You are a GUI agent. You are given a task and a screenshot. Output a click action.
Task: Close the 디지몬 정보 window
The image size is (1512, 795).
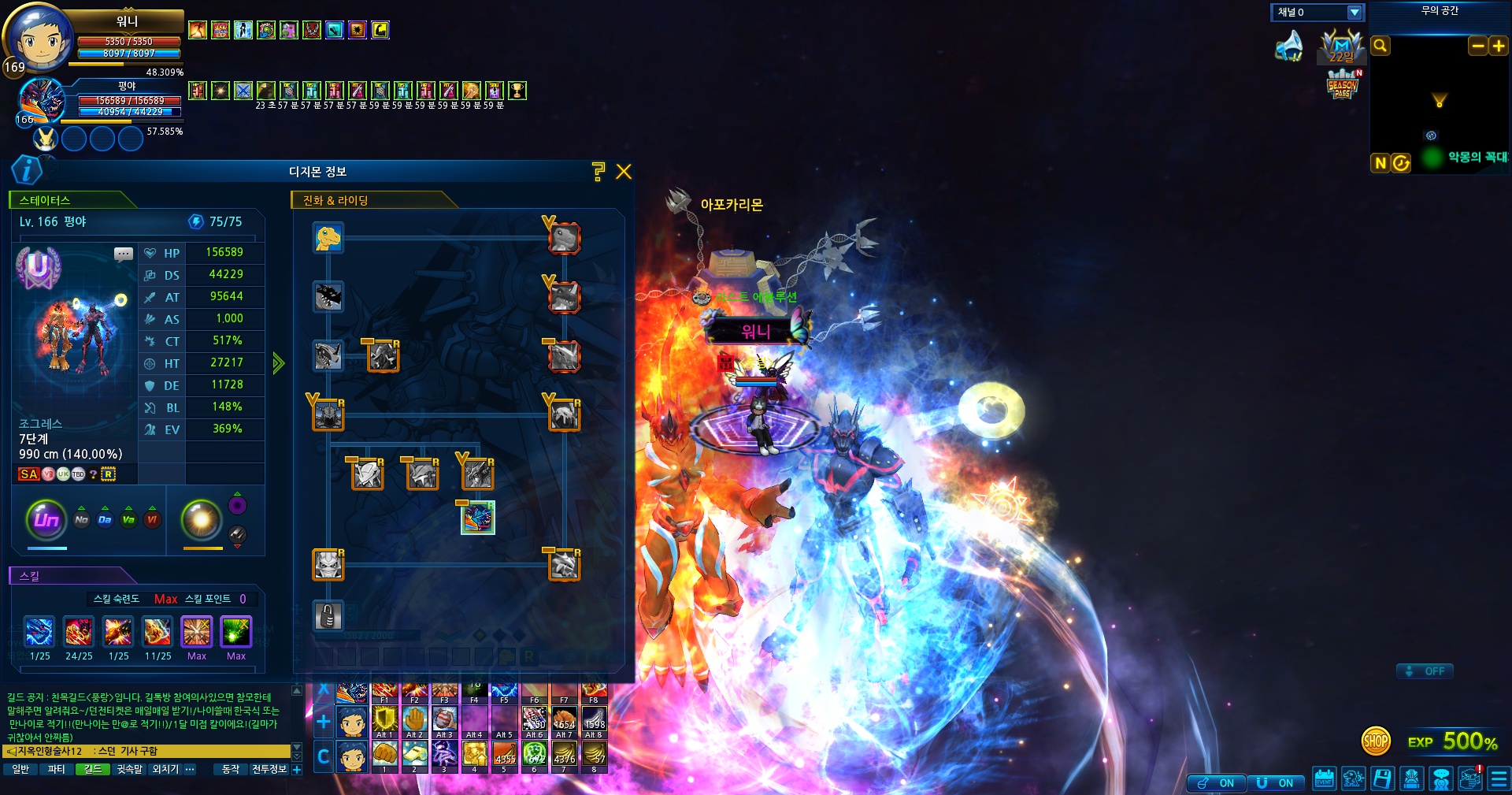pos(624,172)
